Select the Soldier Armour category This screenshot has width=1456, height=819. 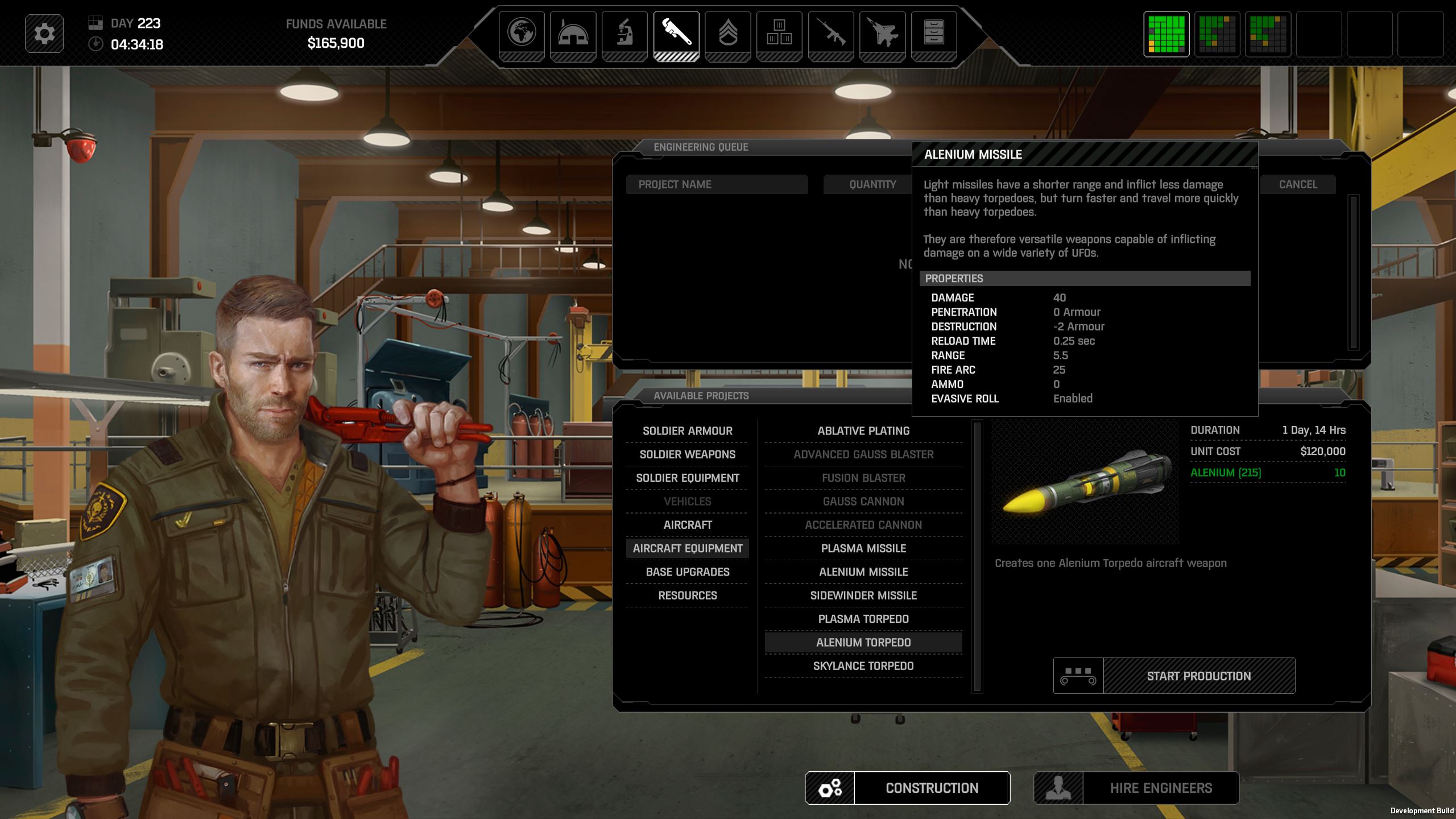[x=687, y=431]
